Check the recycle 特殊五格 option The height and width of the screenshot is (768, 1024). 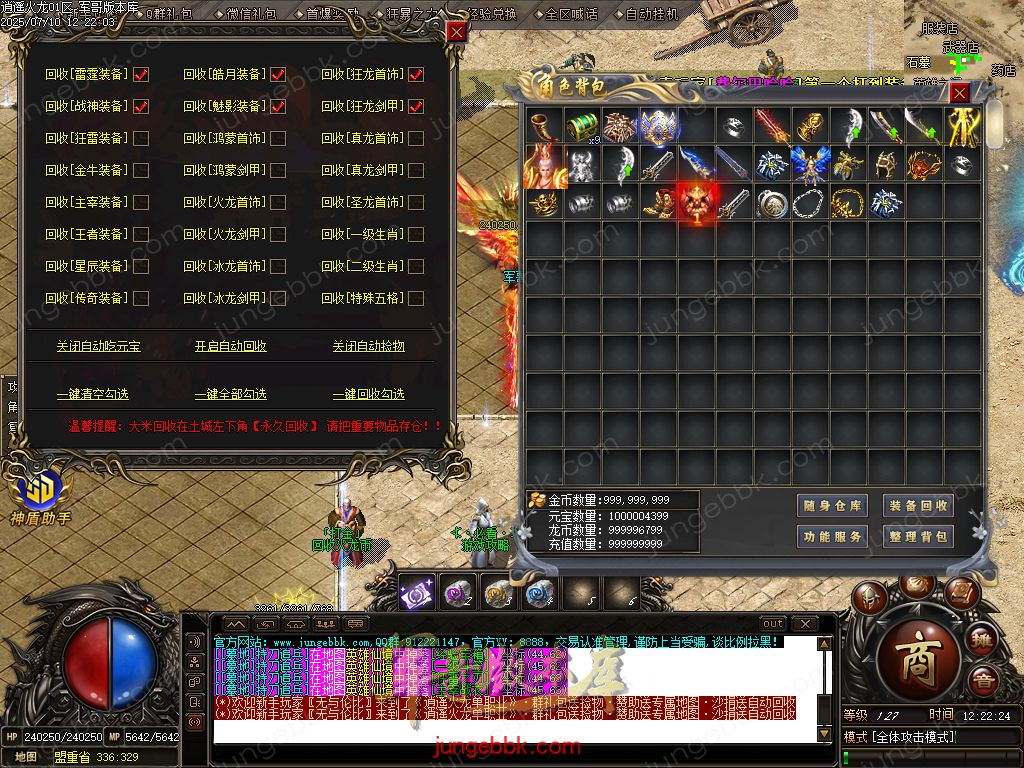coord(416,298)
